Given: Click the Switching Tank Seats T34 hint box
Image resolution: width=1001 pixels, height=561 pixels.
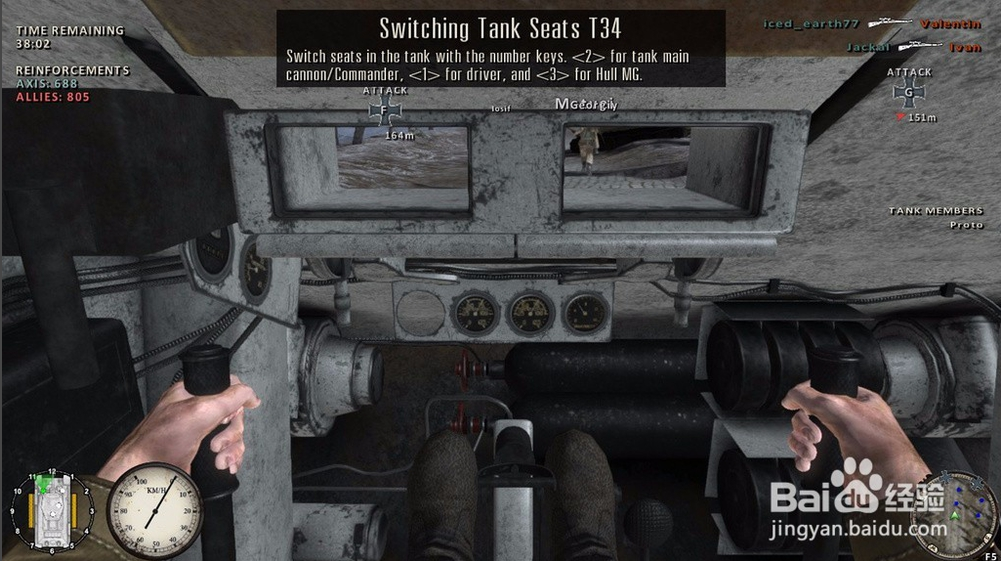Looking at the screenshot, I should (x=500, y=48).
